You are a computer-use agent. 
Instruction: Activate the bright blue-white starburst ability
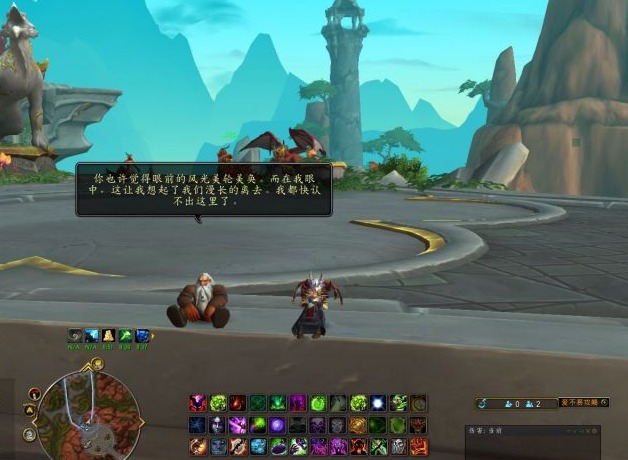[378, 403]
